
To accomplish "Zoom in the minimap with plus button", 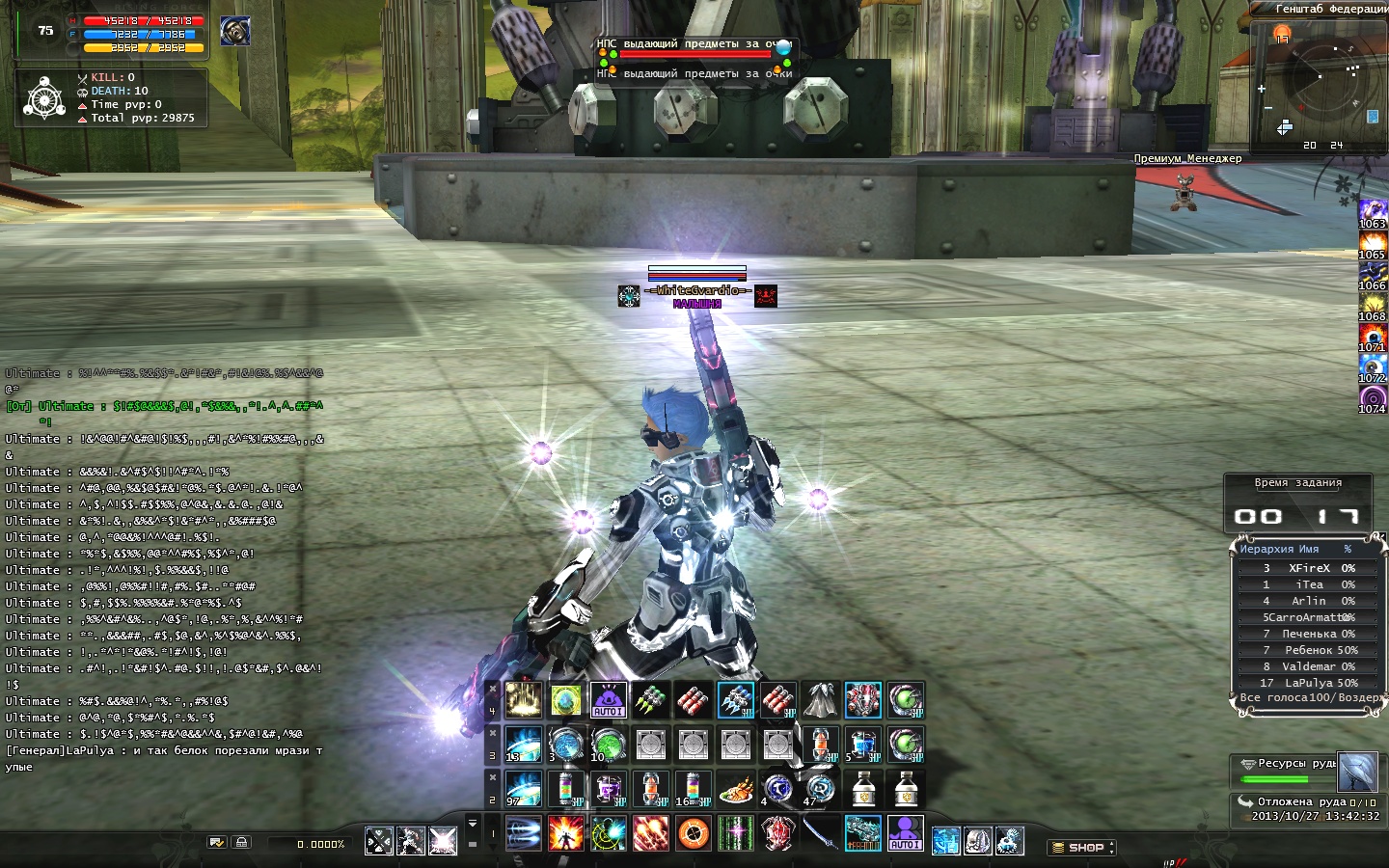I will pos(1262,89).
